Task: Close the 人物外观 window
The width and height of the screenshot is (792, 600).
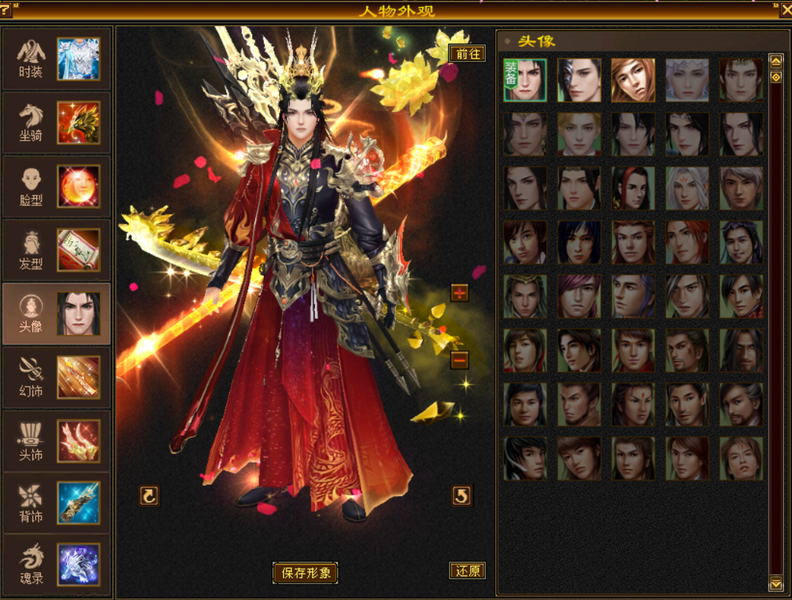Action: 785,11
